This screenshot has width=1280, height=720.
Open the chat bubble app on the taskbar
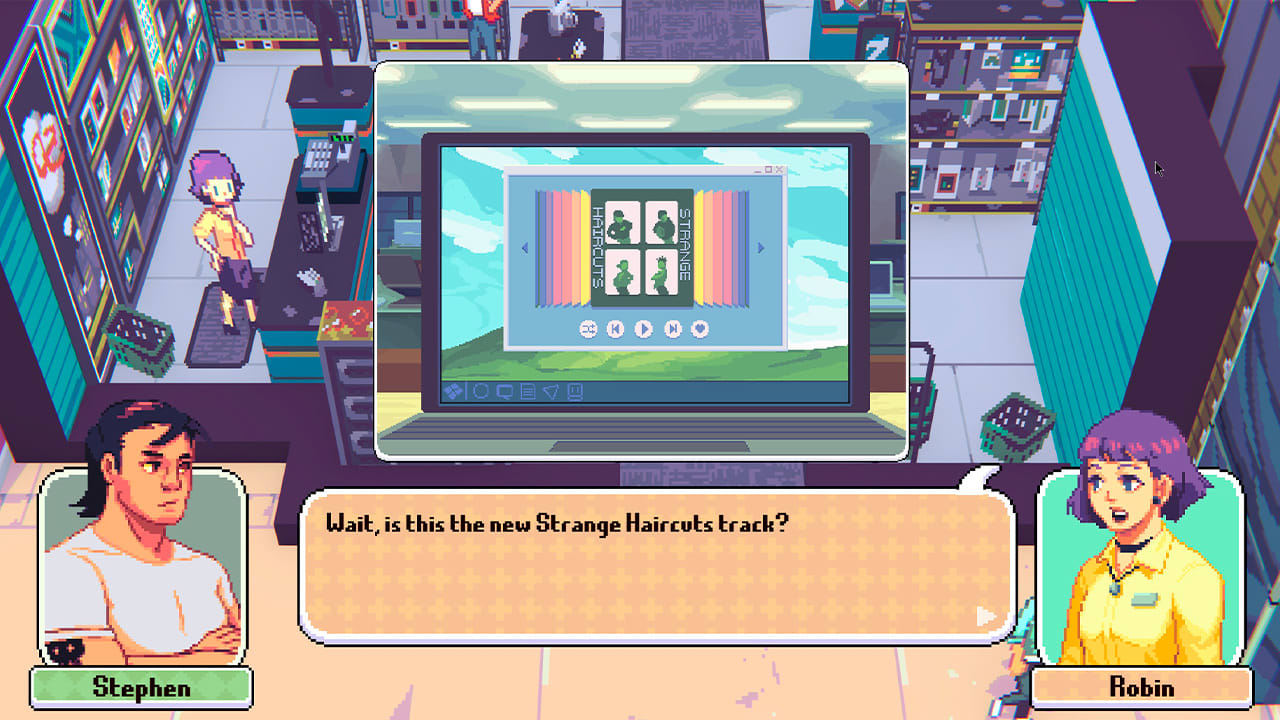tap(503, 391)
